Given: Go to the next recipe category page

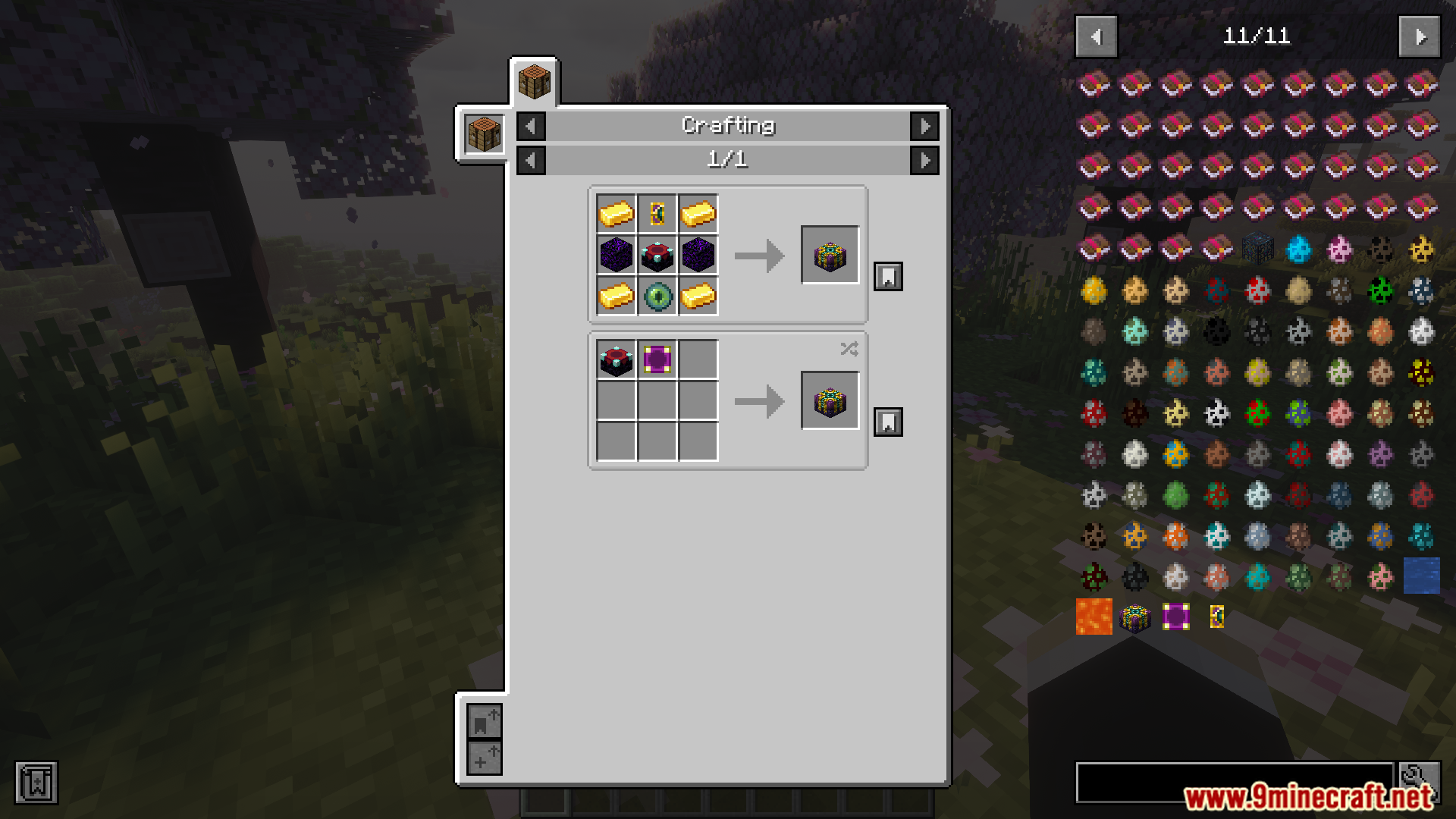Looking at the screenshot, I should [924, 126].
